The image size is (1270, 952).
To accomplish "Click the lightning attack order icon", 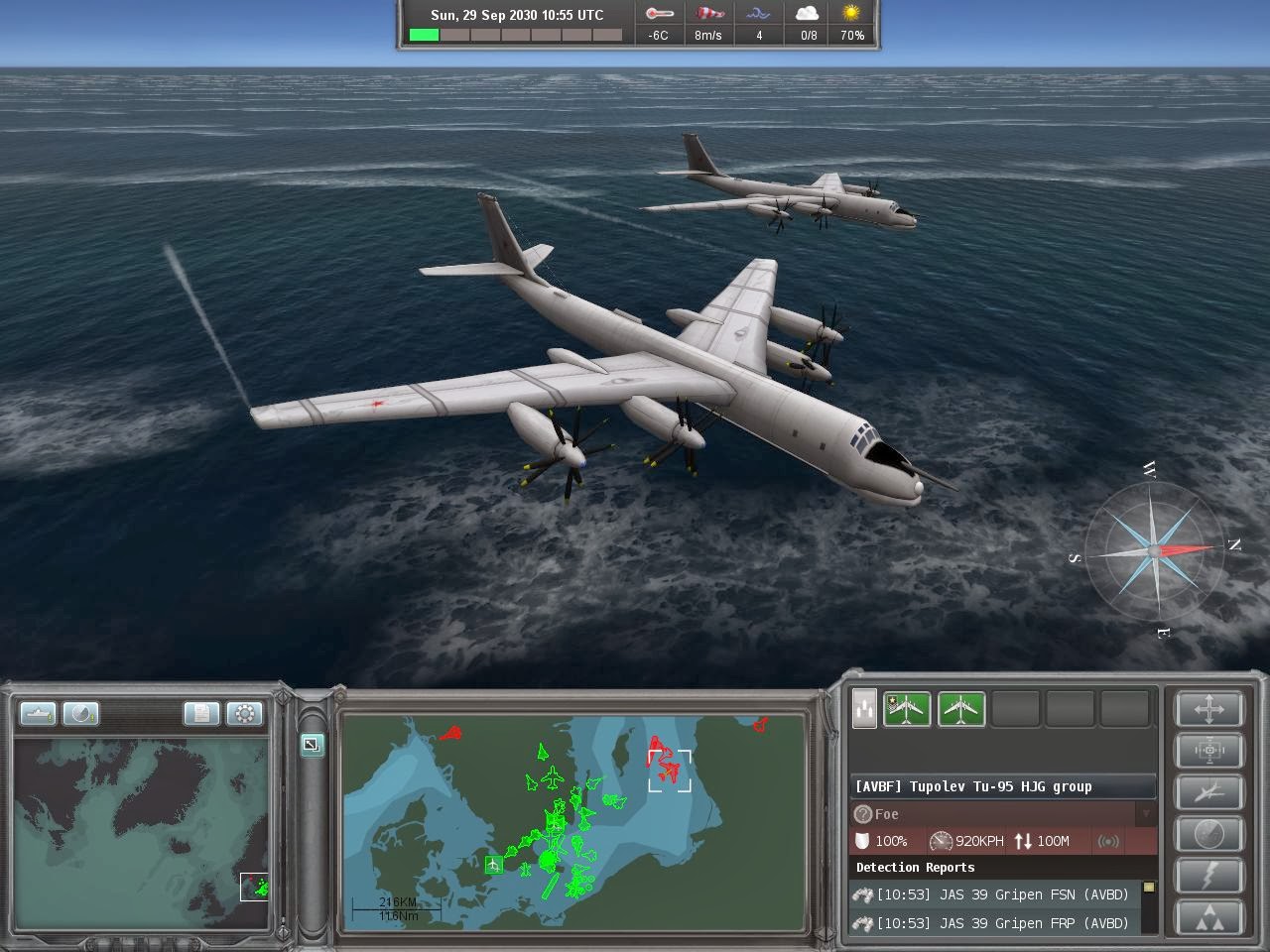I will pyautogui.click(x=1208, y=876).
